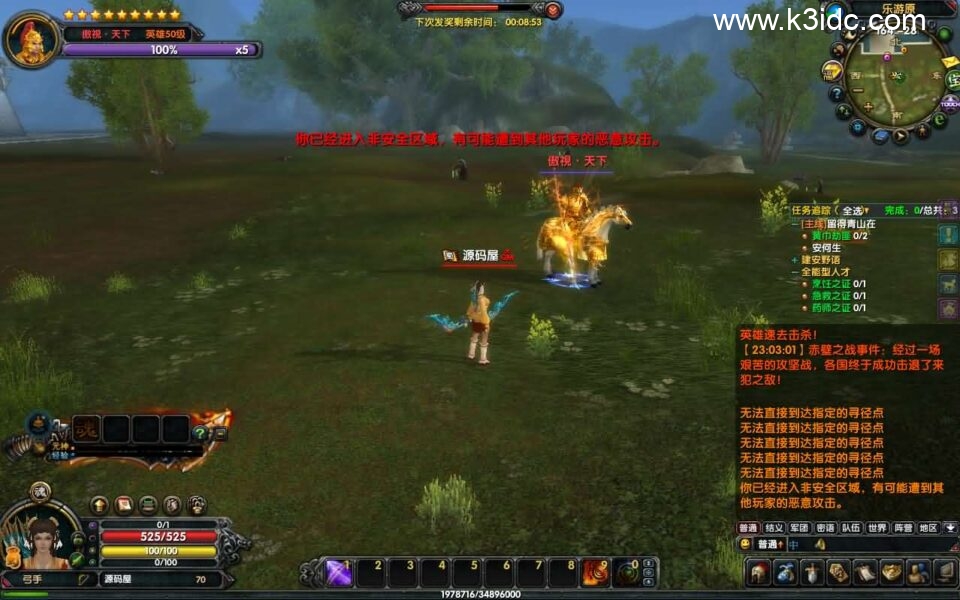Open the chat emoji smiley picker
The image size is (960, 600).
(746, 544)
